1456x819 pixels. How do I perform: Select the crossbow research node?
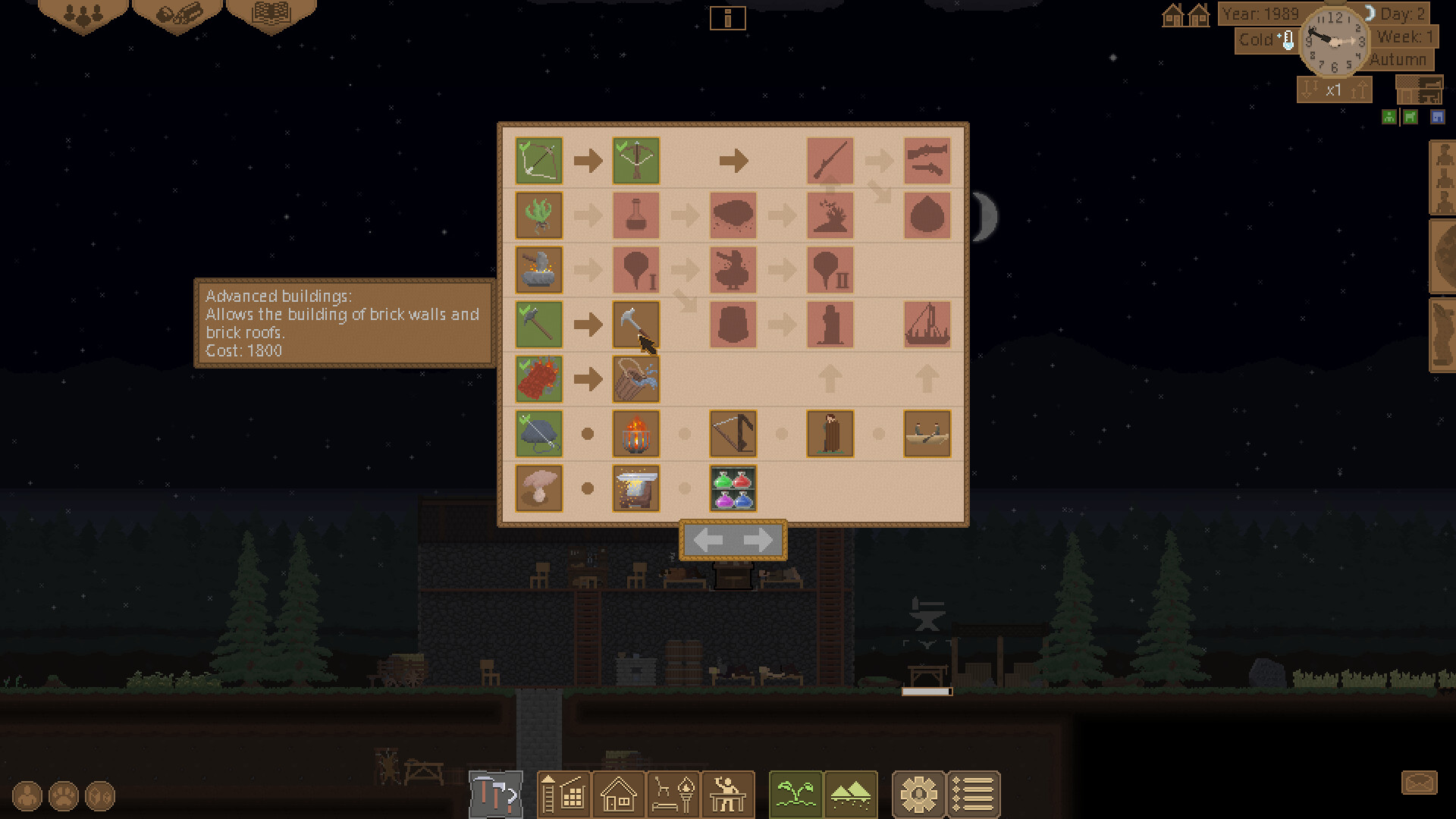click(x=635, y=161)
